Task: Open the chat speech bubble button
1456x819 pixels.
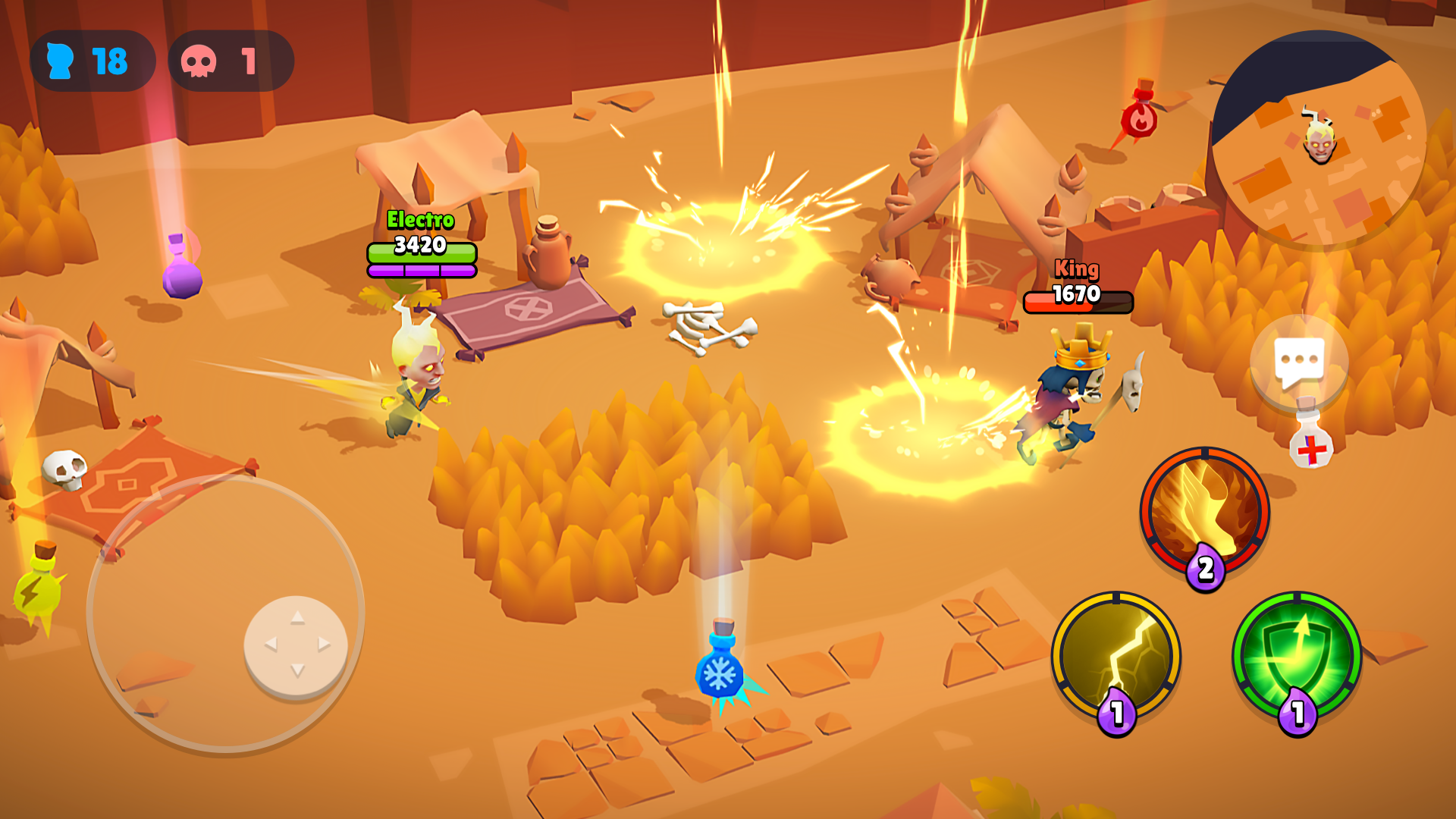Action: tap(1299, 362)
